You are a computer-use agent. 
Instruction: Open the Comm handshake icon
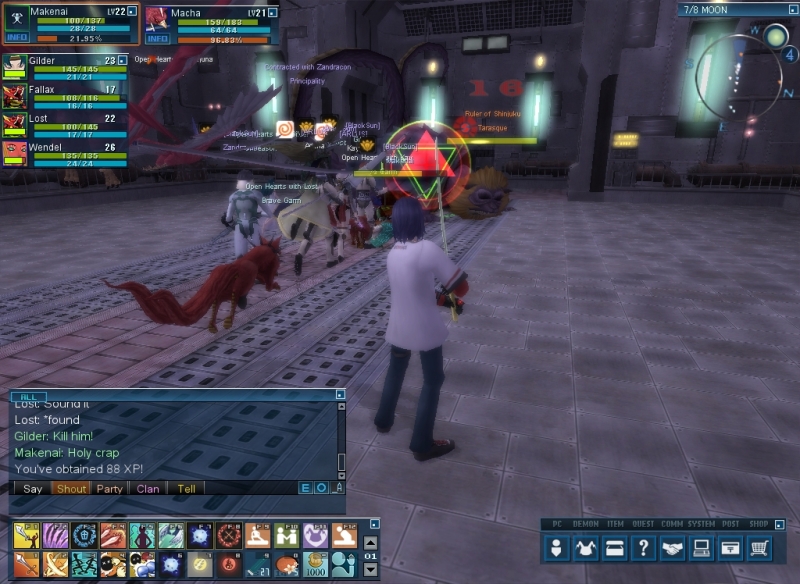pos(674,548)
